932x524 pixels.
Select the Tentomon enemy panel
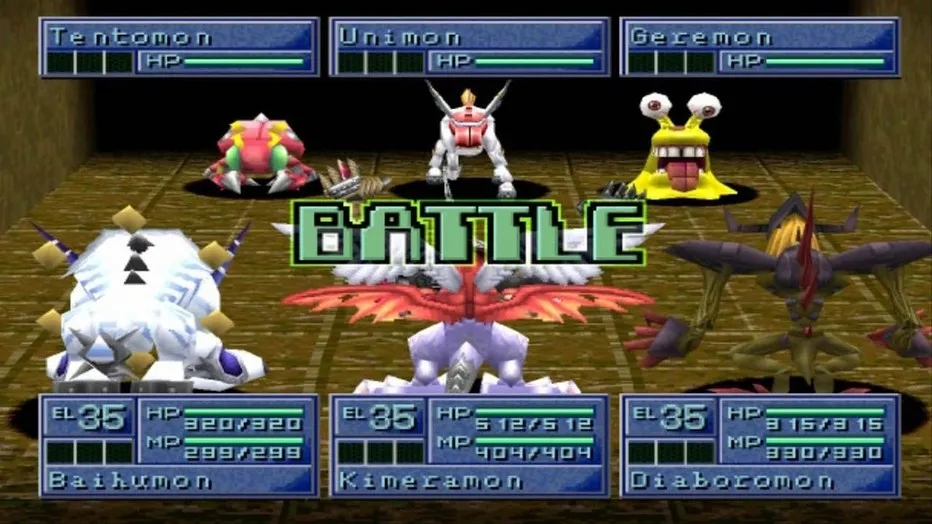click(x=179, y=47)
